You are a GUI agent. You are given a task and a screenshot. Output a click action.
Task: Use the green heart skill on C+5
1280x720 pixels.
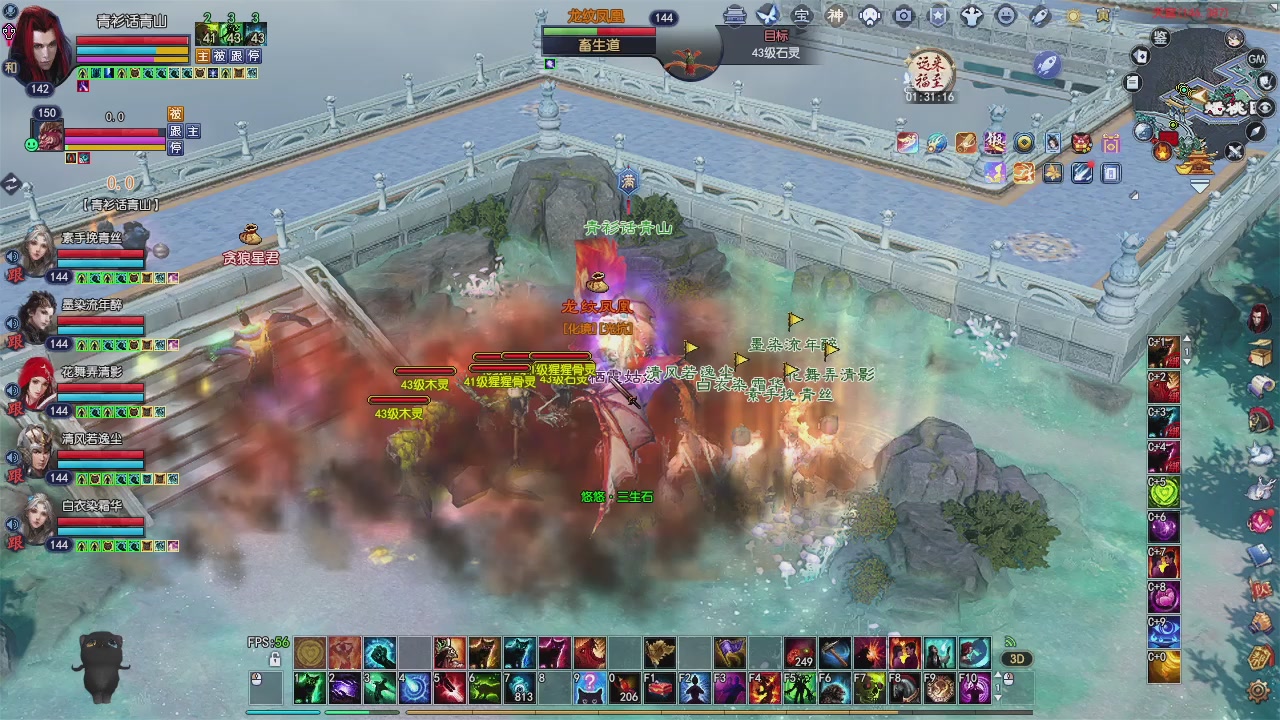coord(1164,492)
